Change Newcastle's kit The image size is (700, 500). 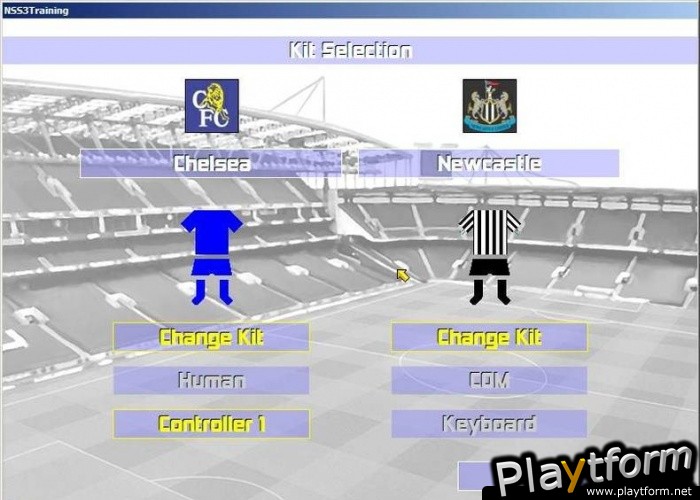[489, 337]
